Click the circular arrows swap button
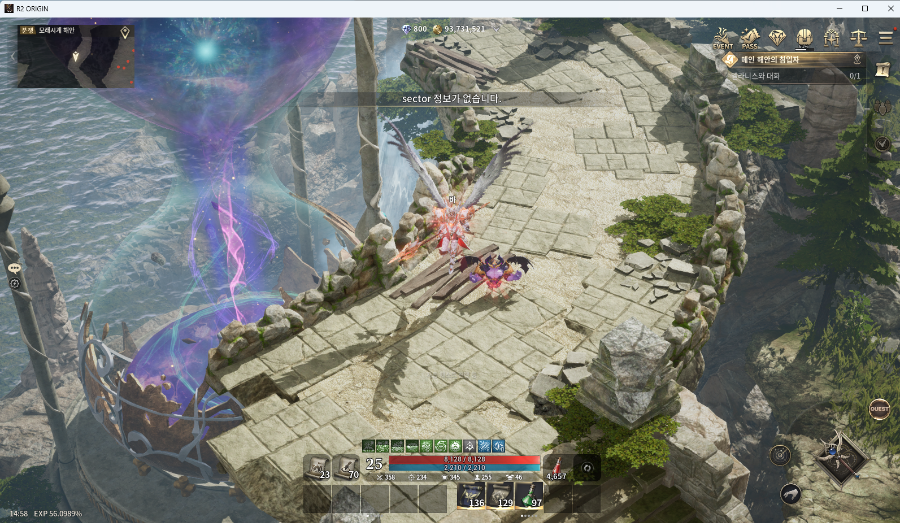This screenshot has height=523, width=900. 588,467
